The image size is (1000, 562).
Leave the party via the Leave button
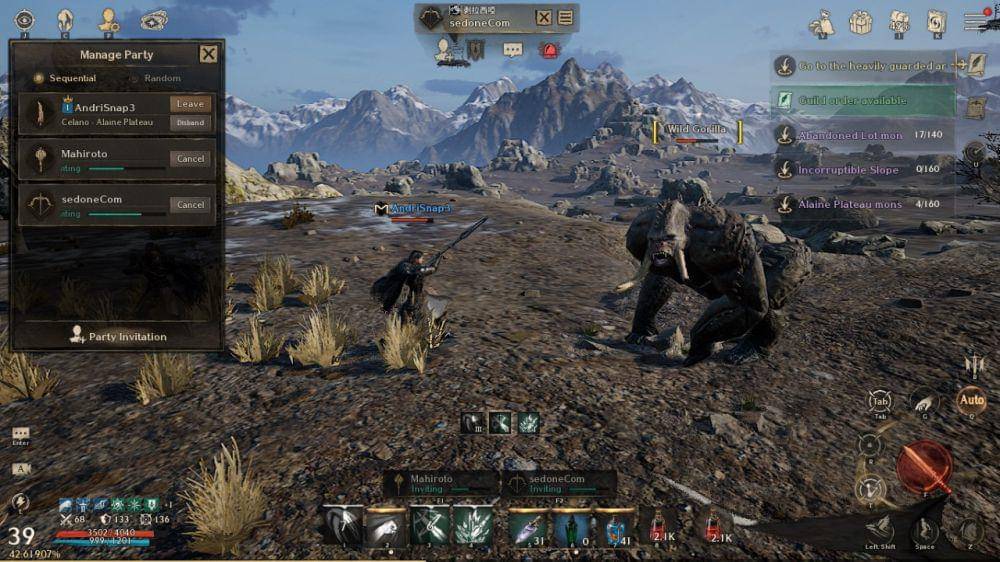(x=190, y=104)
